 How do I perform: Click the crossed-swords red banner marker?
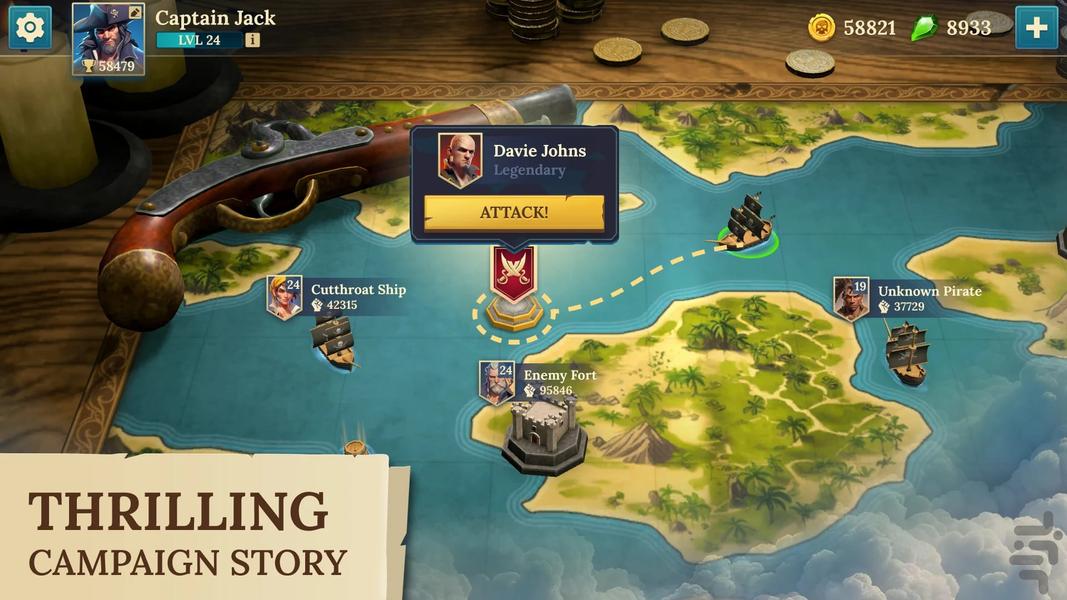(x=514, y=272)
